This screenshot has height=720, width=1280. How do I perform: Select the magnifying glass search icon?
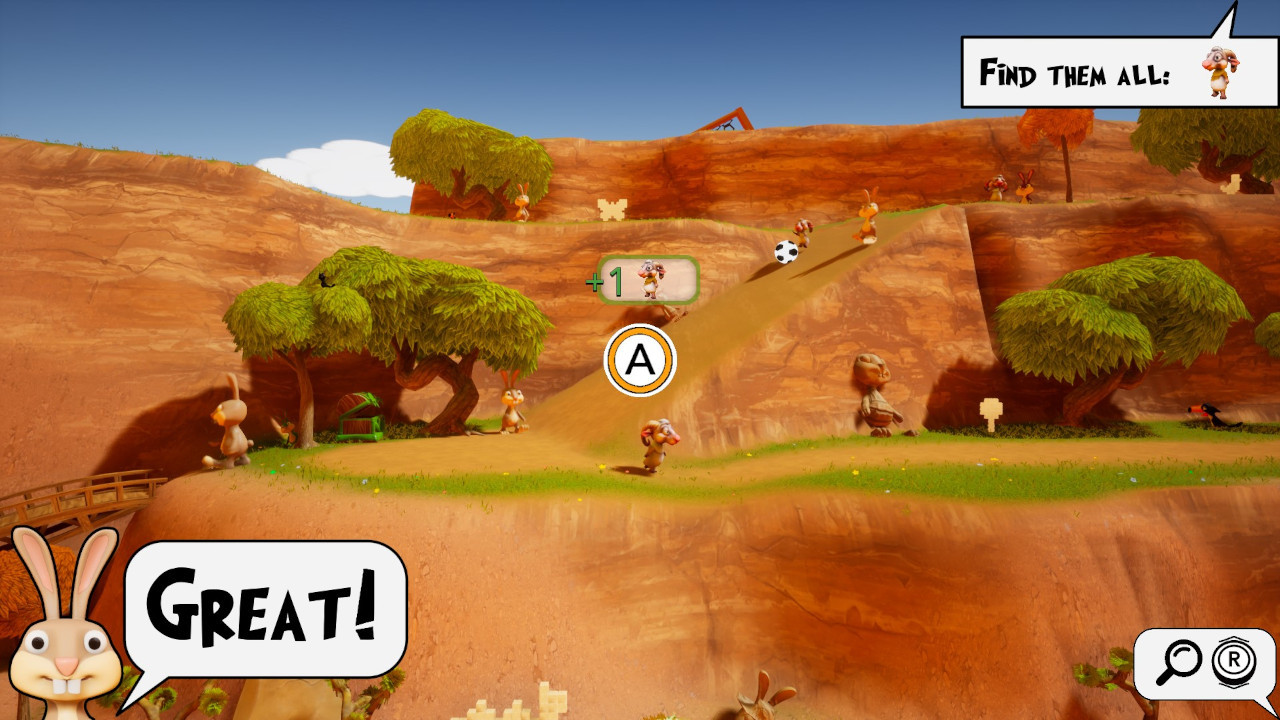(1181, 660)
